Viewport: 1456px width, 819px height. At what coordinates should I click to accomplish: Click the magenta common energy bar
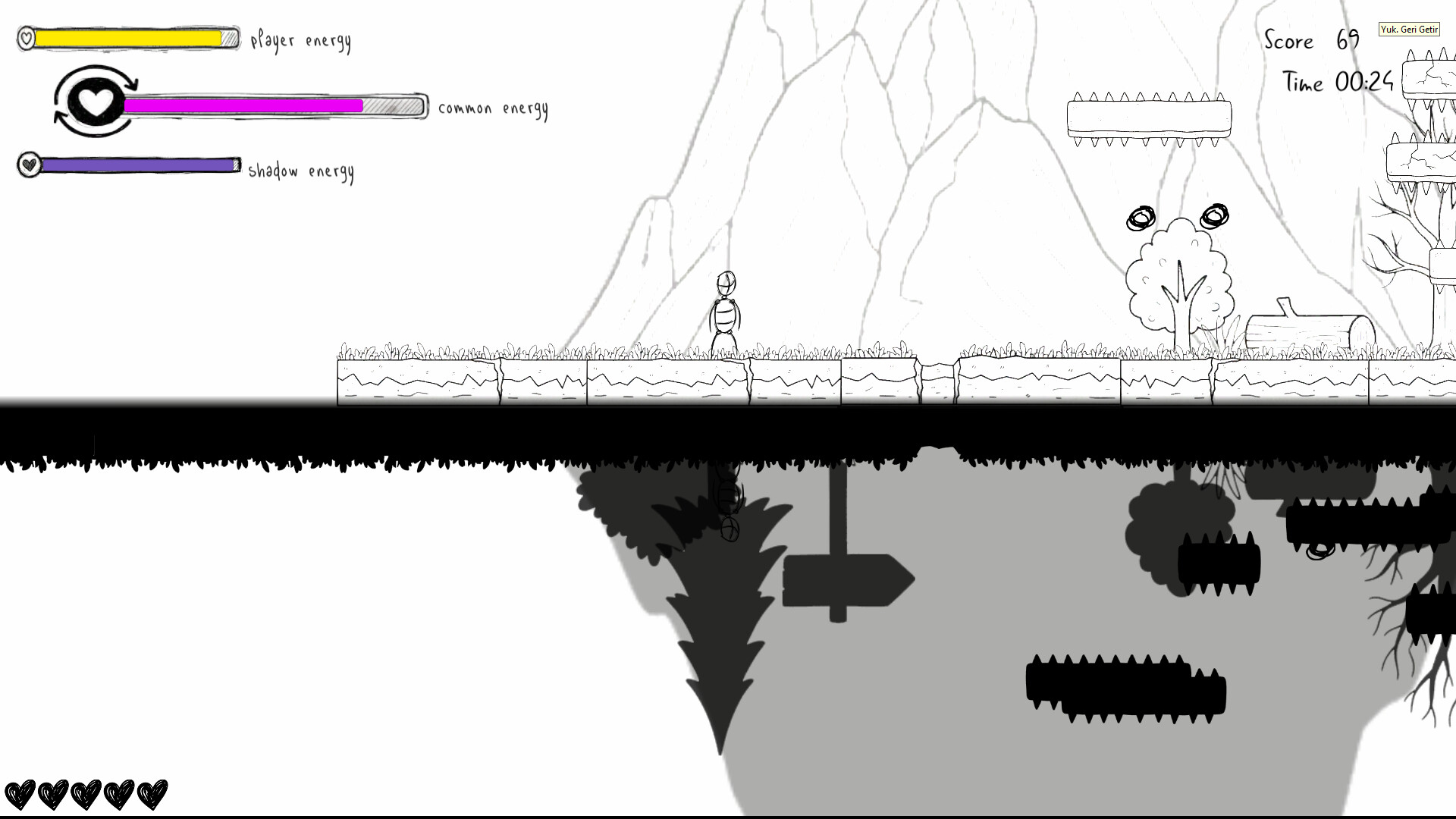point(243,106)
